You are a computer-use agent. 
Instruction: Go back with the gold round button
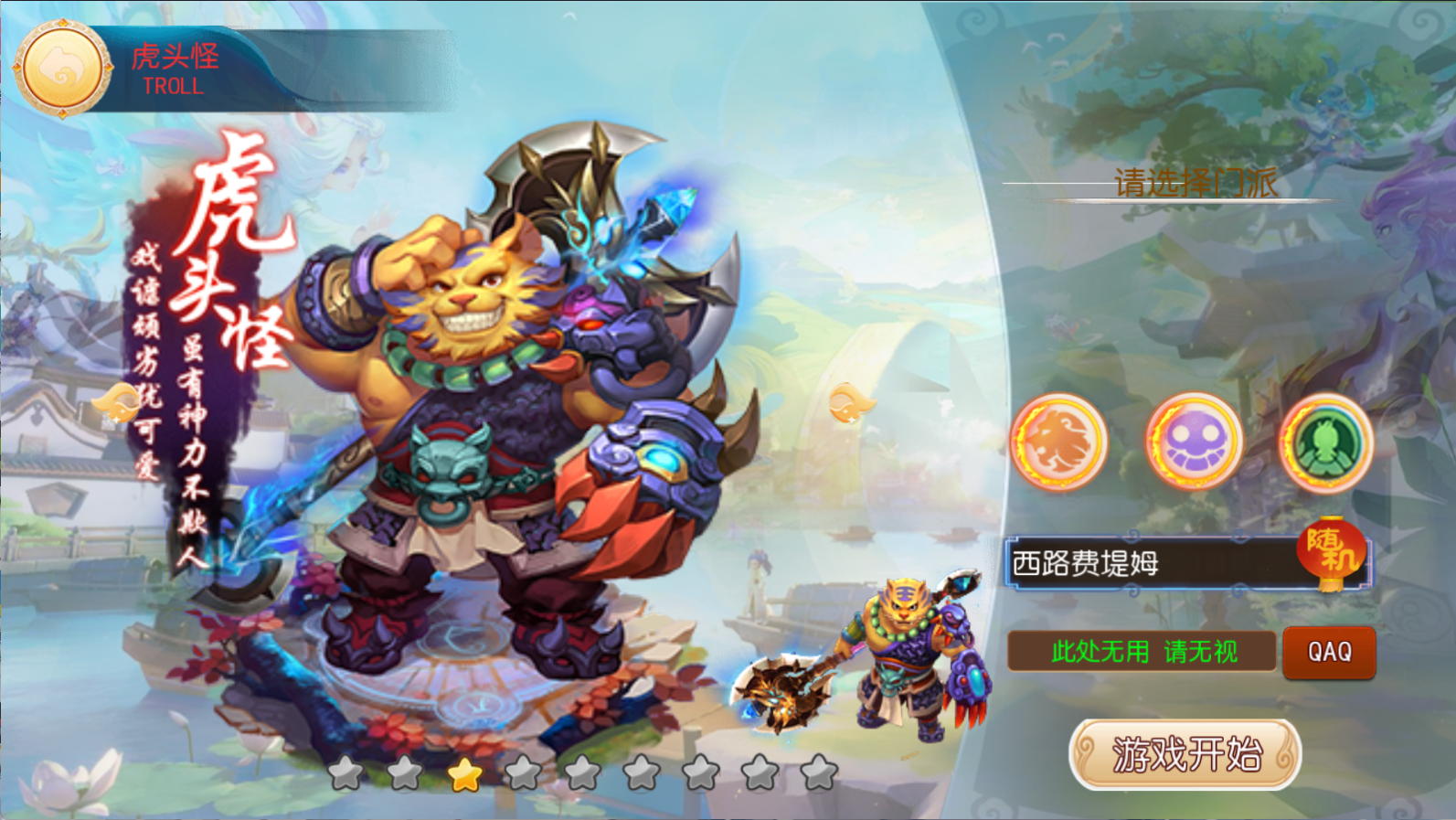pos(62,69)
